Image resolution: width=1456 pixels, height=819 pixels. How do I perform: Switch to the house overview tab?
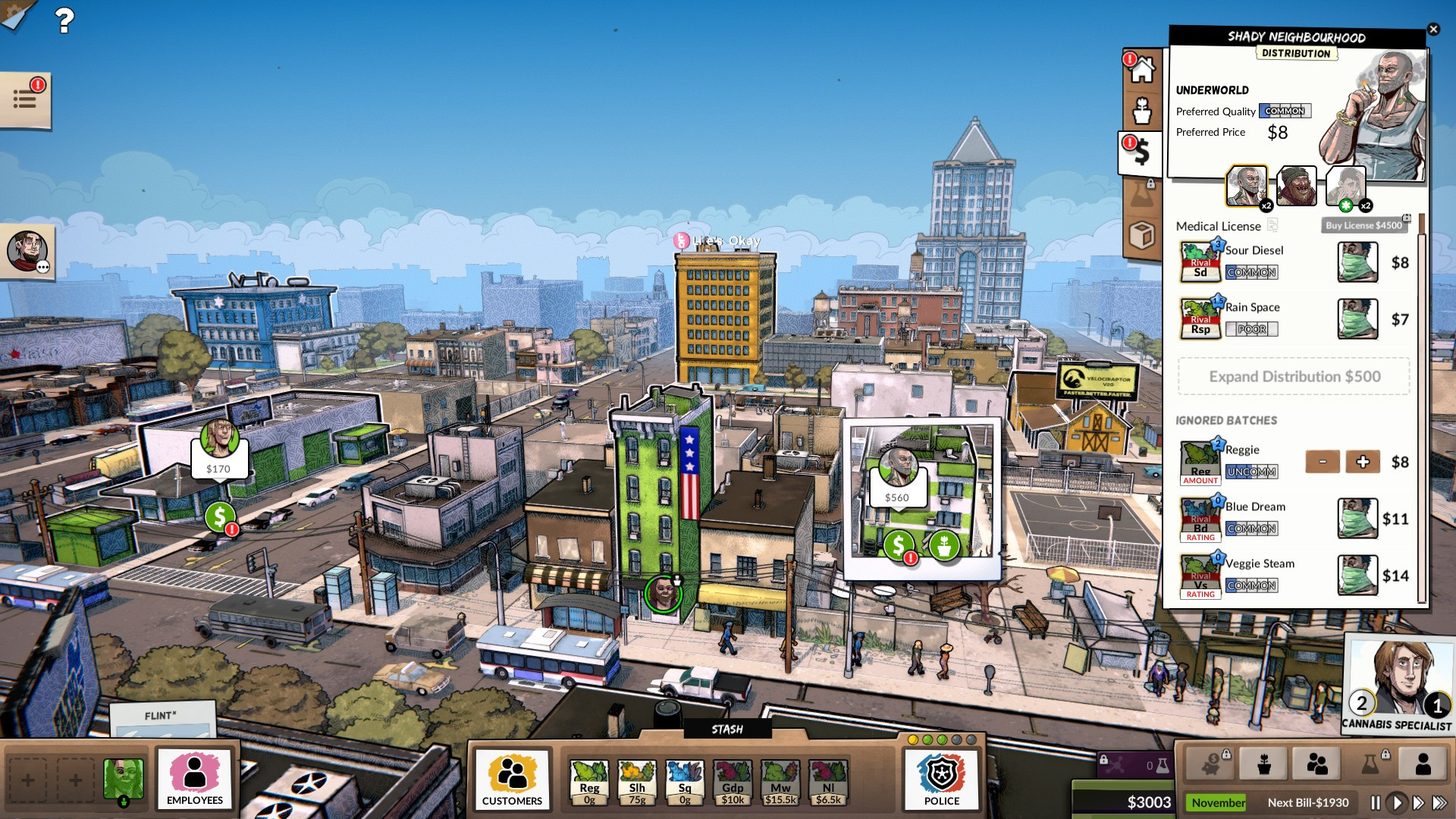(1142, 70)
